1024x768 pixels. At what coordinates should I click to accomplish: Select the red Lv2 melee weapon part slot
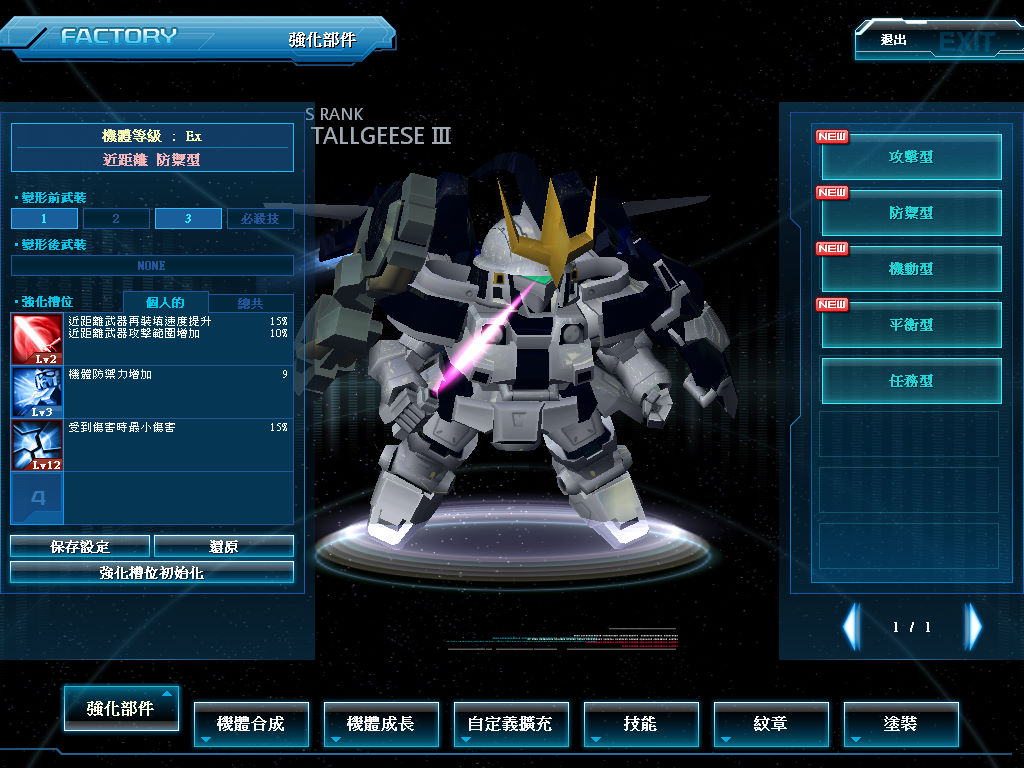(37, 339)
